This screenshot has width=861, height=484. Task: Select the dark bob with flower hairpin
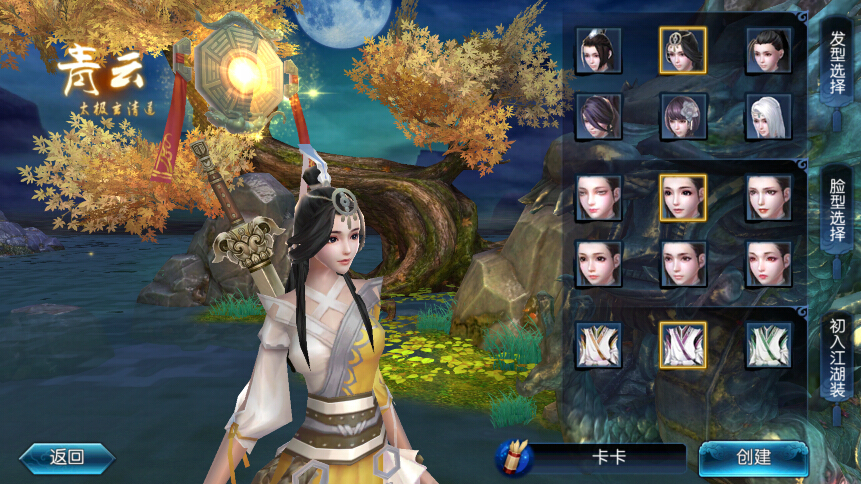683,116
